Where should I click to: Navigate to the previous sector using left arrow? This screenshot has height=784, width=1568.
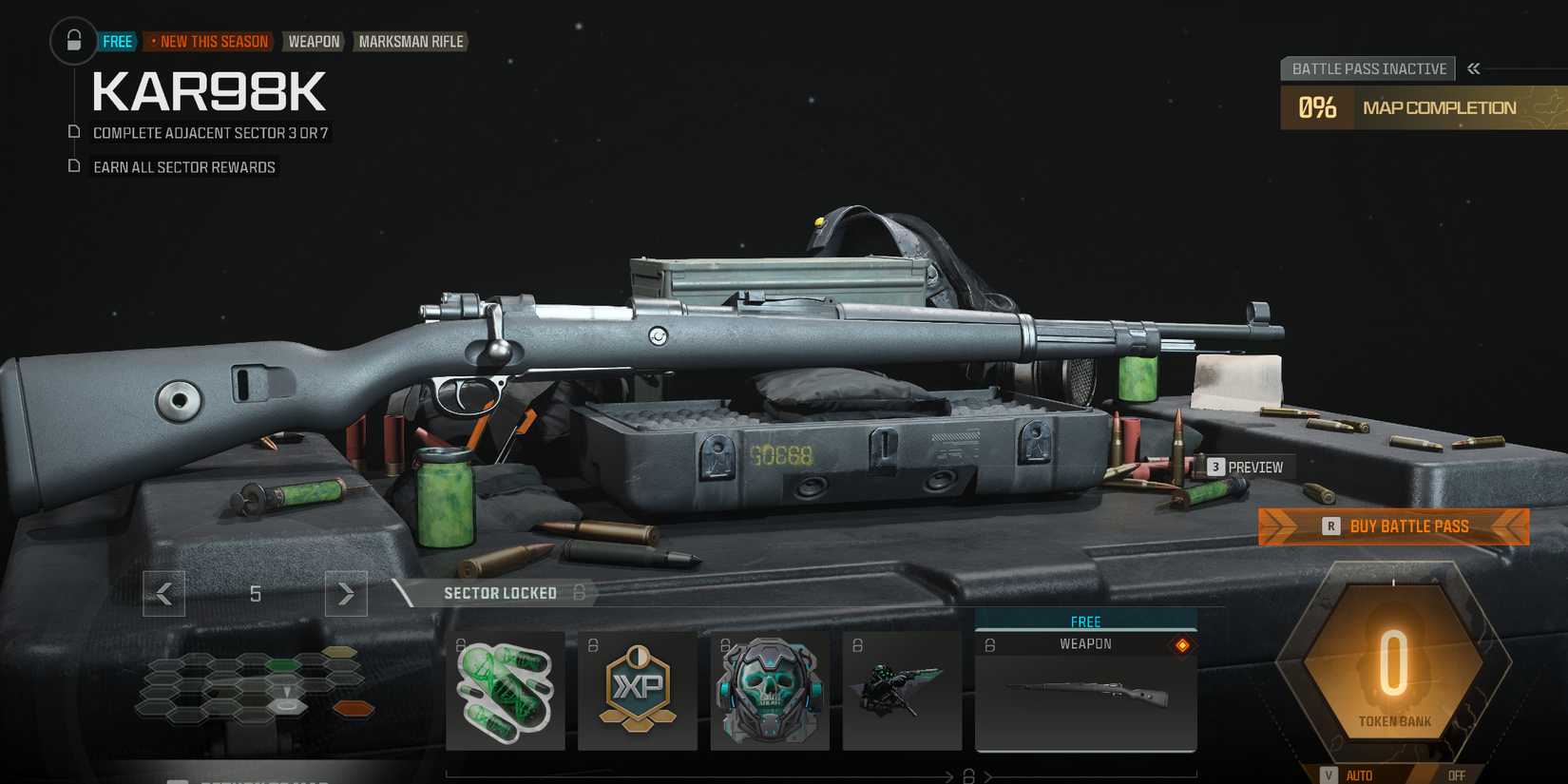[163, 593]
